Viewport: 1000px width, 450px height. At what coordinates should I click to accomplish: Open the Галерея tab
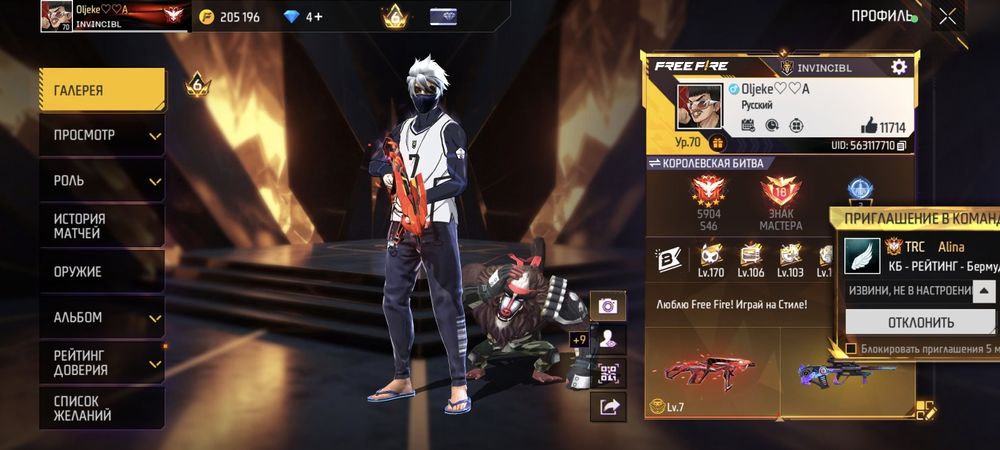102,90
